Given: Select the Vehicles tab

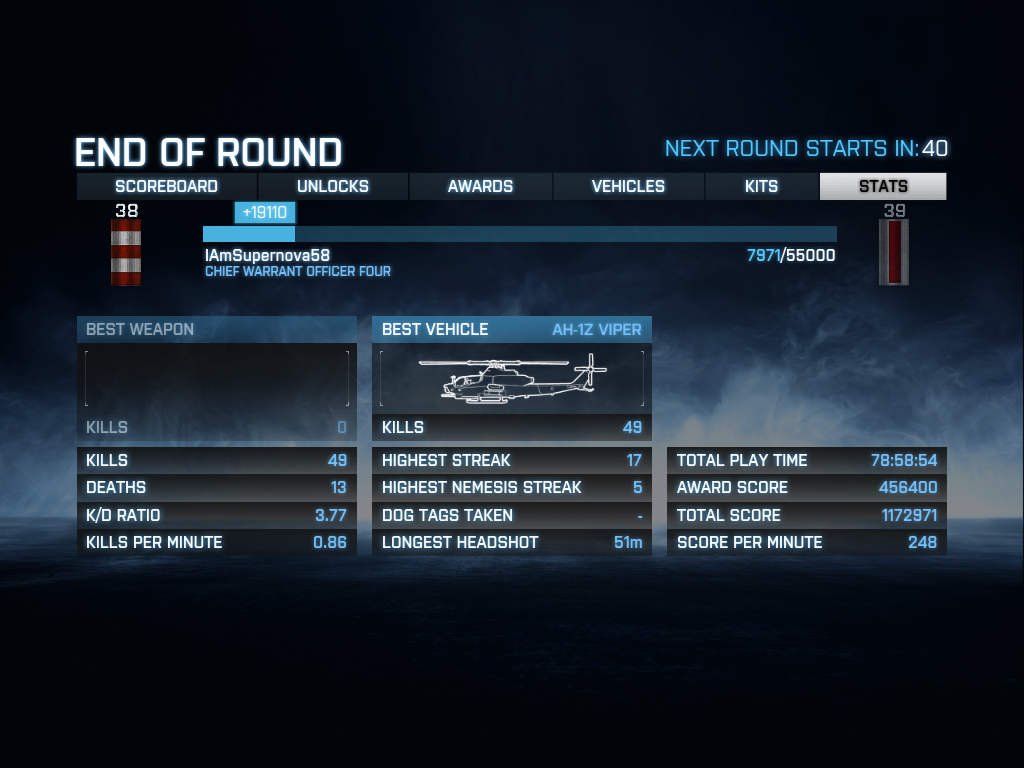Looking at the screenshot, I should click(628, 186).
